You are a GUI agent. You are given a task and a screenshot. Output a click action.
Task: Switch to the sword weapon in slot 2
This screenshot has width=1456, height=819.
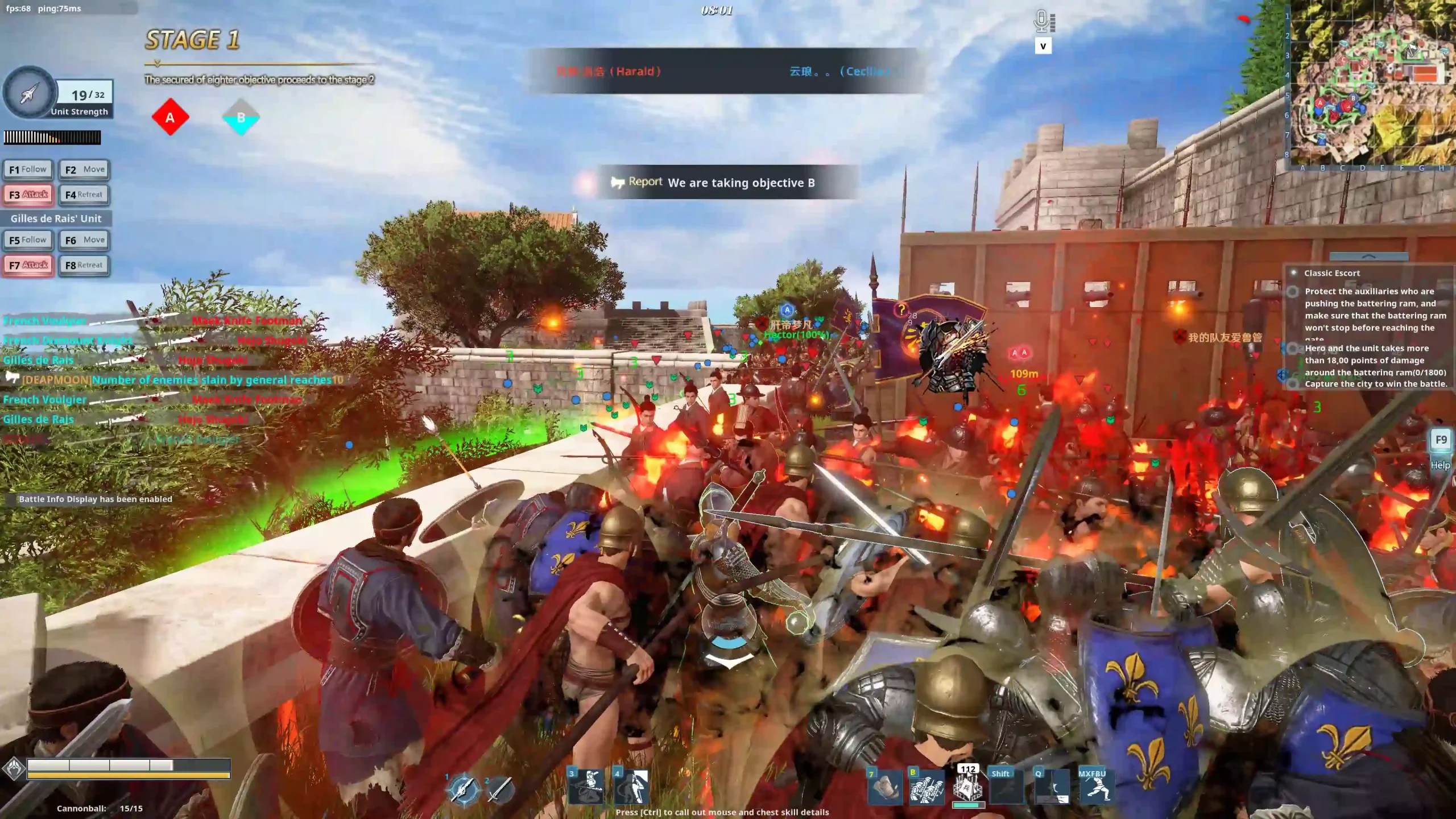click(x=500, y=789)
